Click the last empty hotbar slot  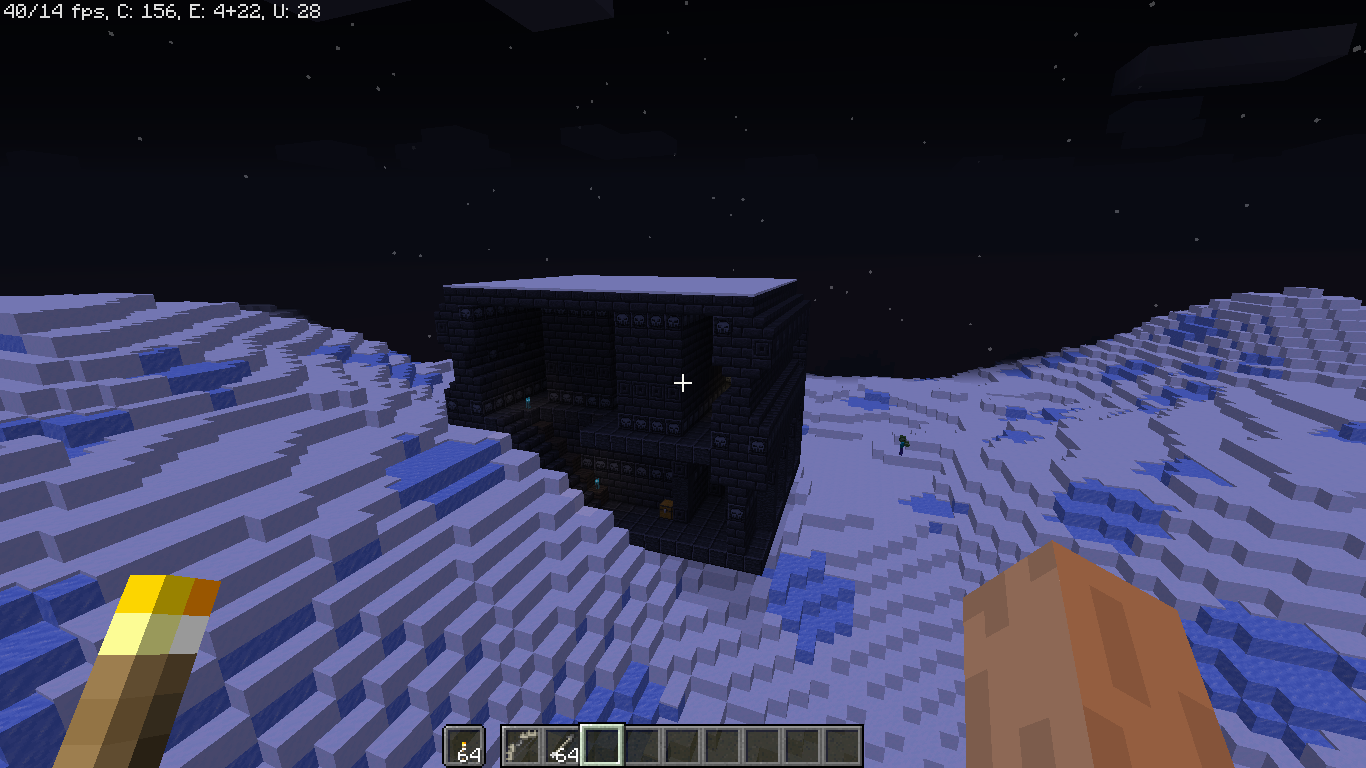click(x=844, y=746)
